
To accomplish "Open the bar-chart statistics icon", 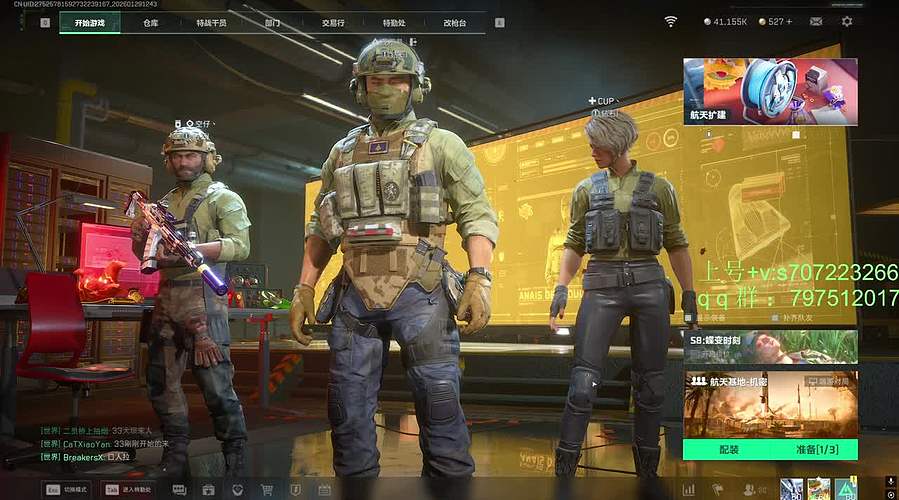I will pyautogui.click(x=688, y=490).
